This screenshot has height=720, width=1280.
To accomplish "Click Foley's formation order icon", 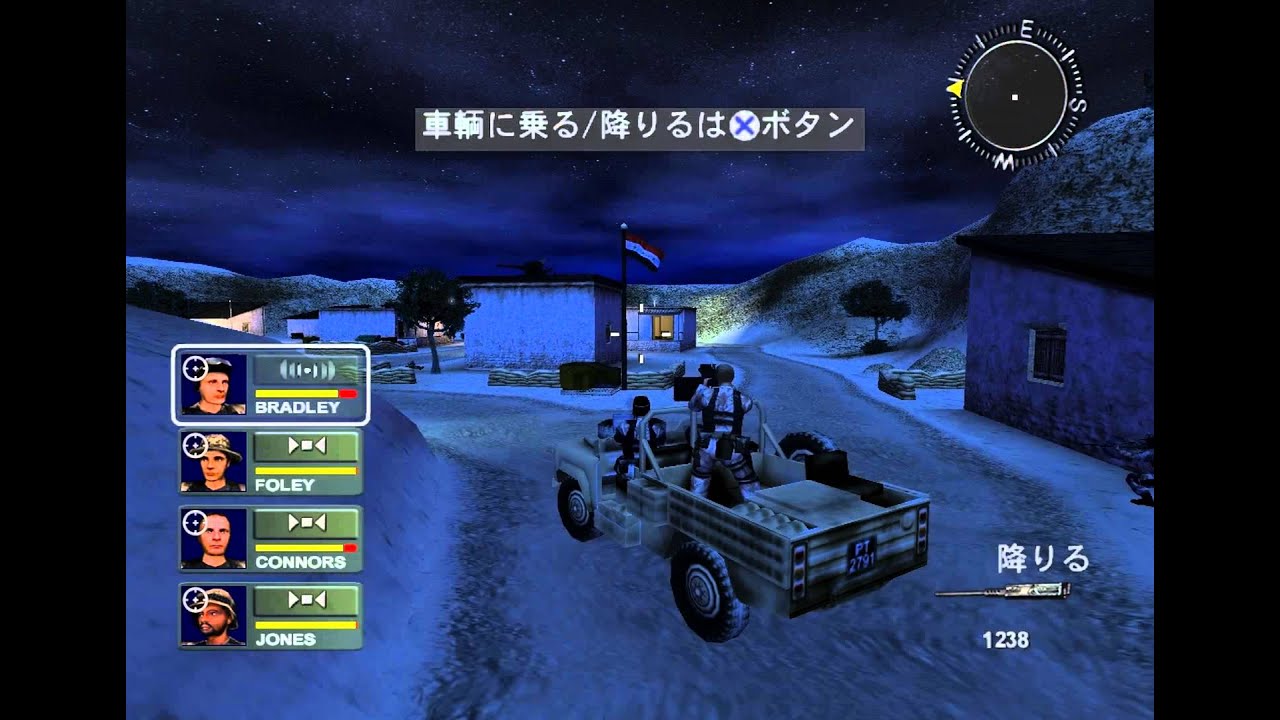I will (306, 446).
